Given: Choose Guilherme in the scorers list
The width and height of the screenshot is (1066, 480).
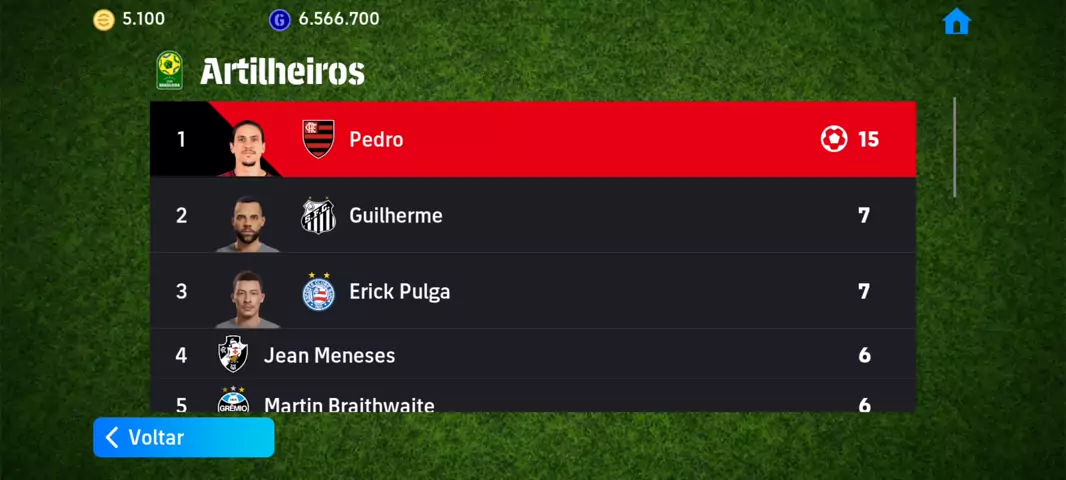Looking at the screenshot, I should (532, 215).
